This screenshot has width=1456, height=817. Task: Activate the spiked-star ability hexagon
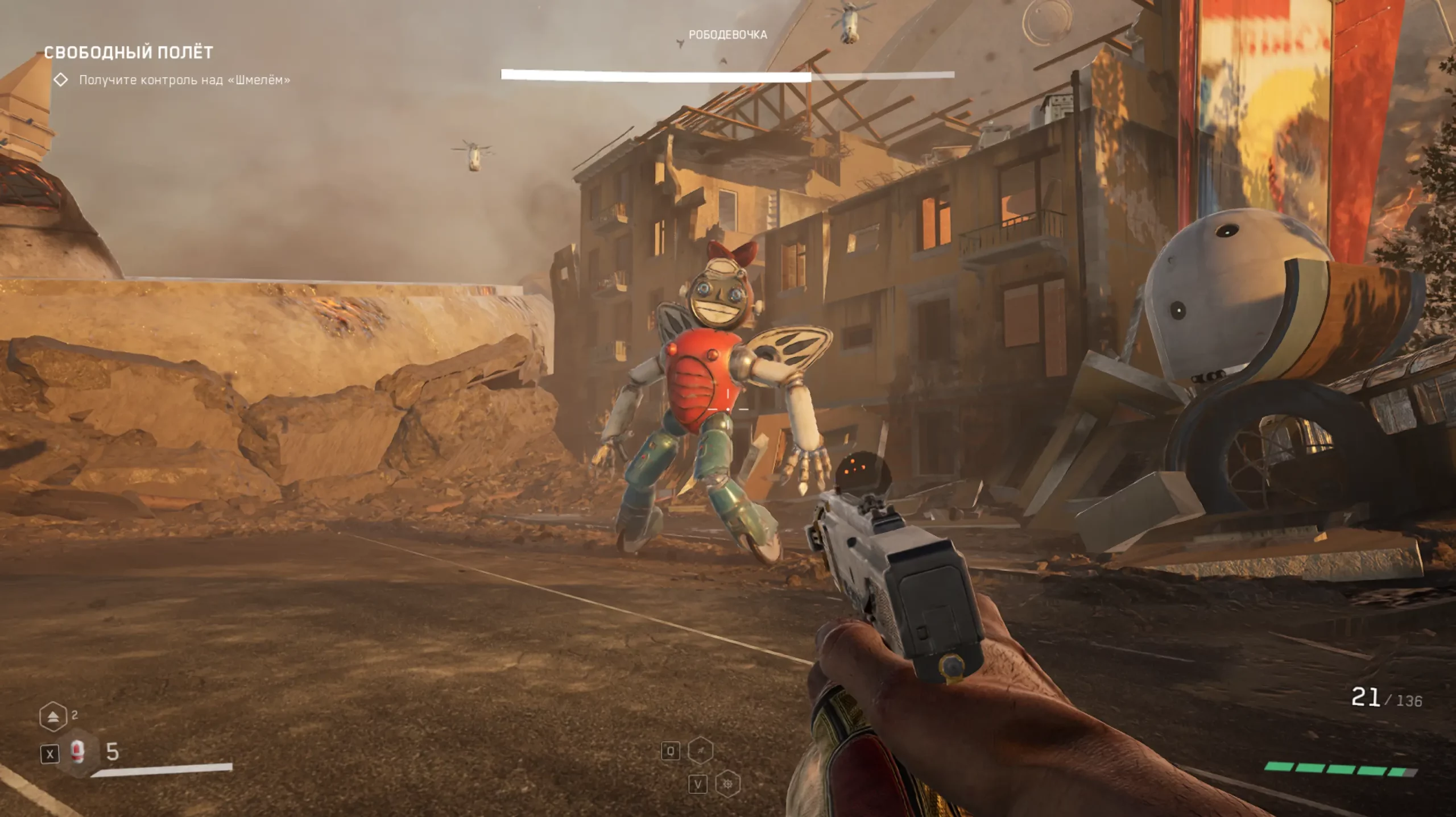(727, 785)
